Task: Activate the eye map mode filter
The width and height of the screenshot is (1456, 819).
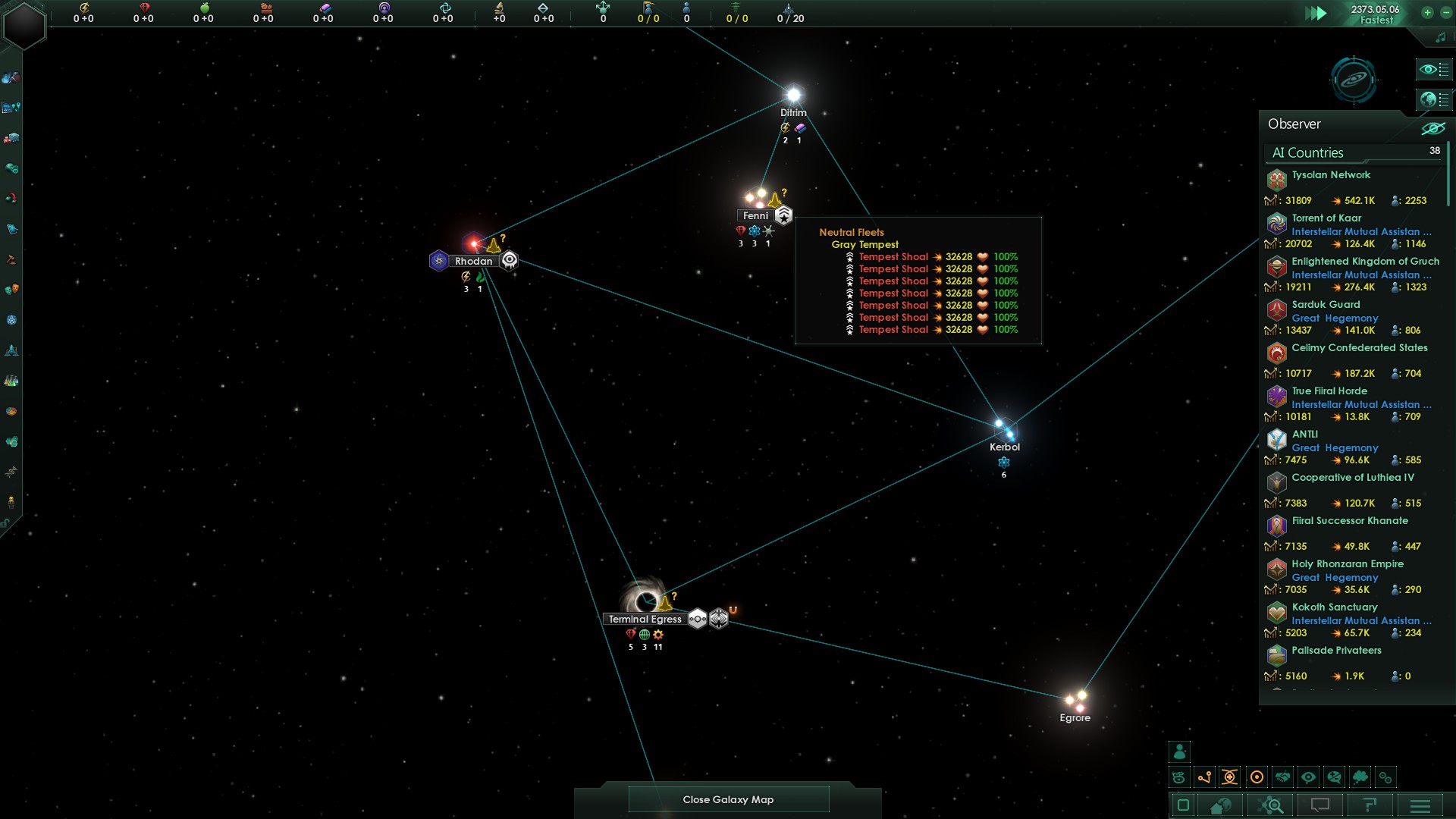Action: [x=1308, y=777]
